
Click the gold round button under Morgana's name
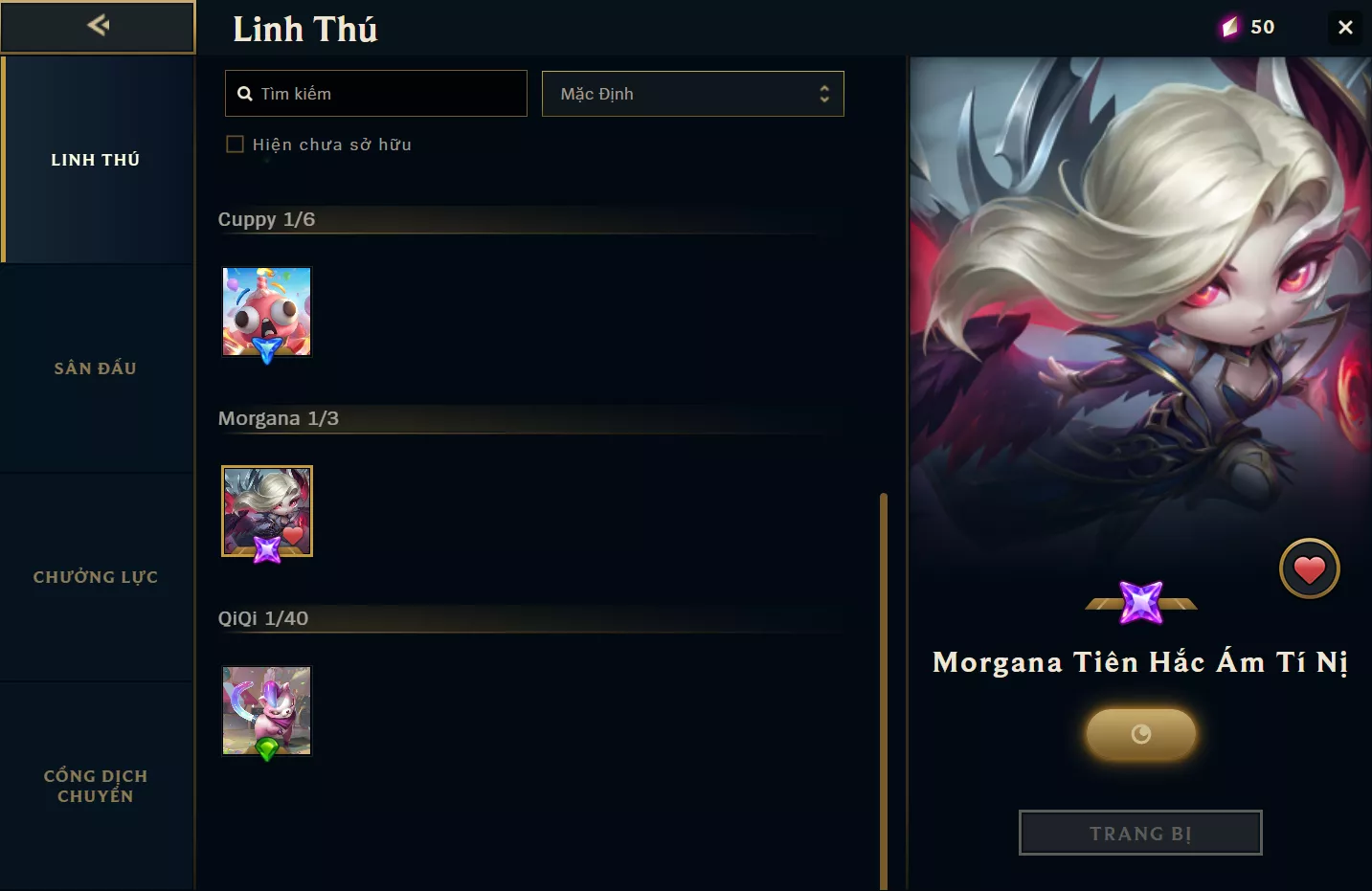(x=1140, y=734)
